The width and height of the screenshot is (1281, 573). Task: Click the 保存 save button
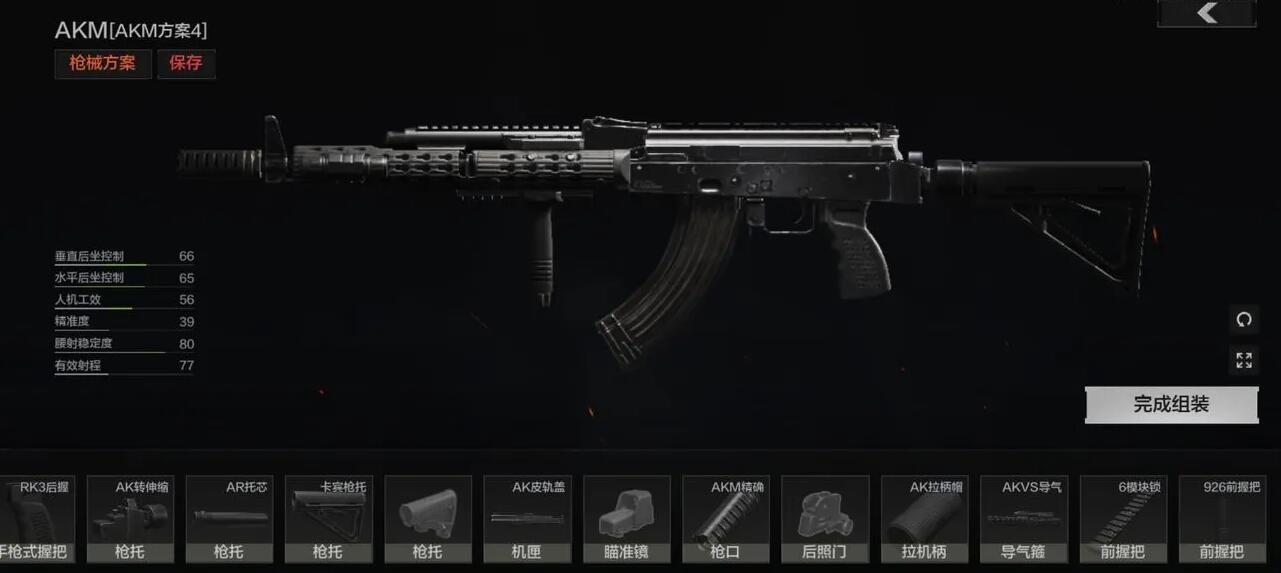[186, 63]
